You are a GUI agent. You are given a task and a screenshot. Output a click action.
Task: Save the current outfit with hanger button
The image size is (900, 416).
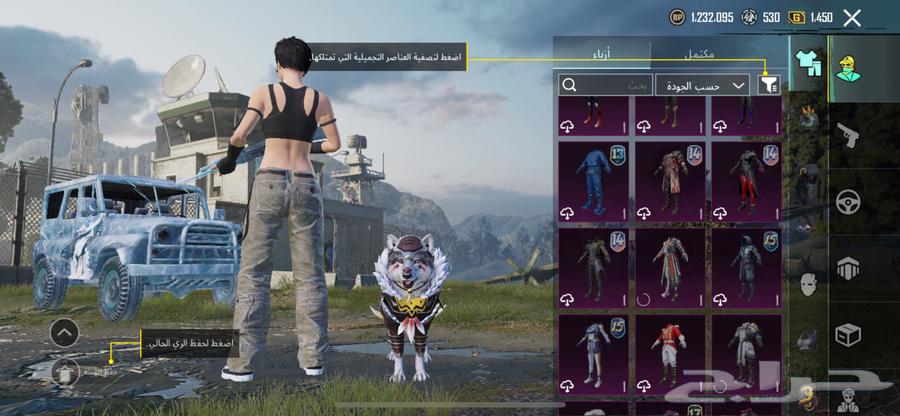coord(64,372)
